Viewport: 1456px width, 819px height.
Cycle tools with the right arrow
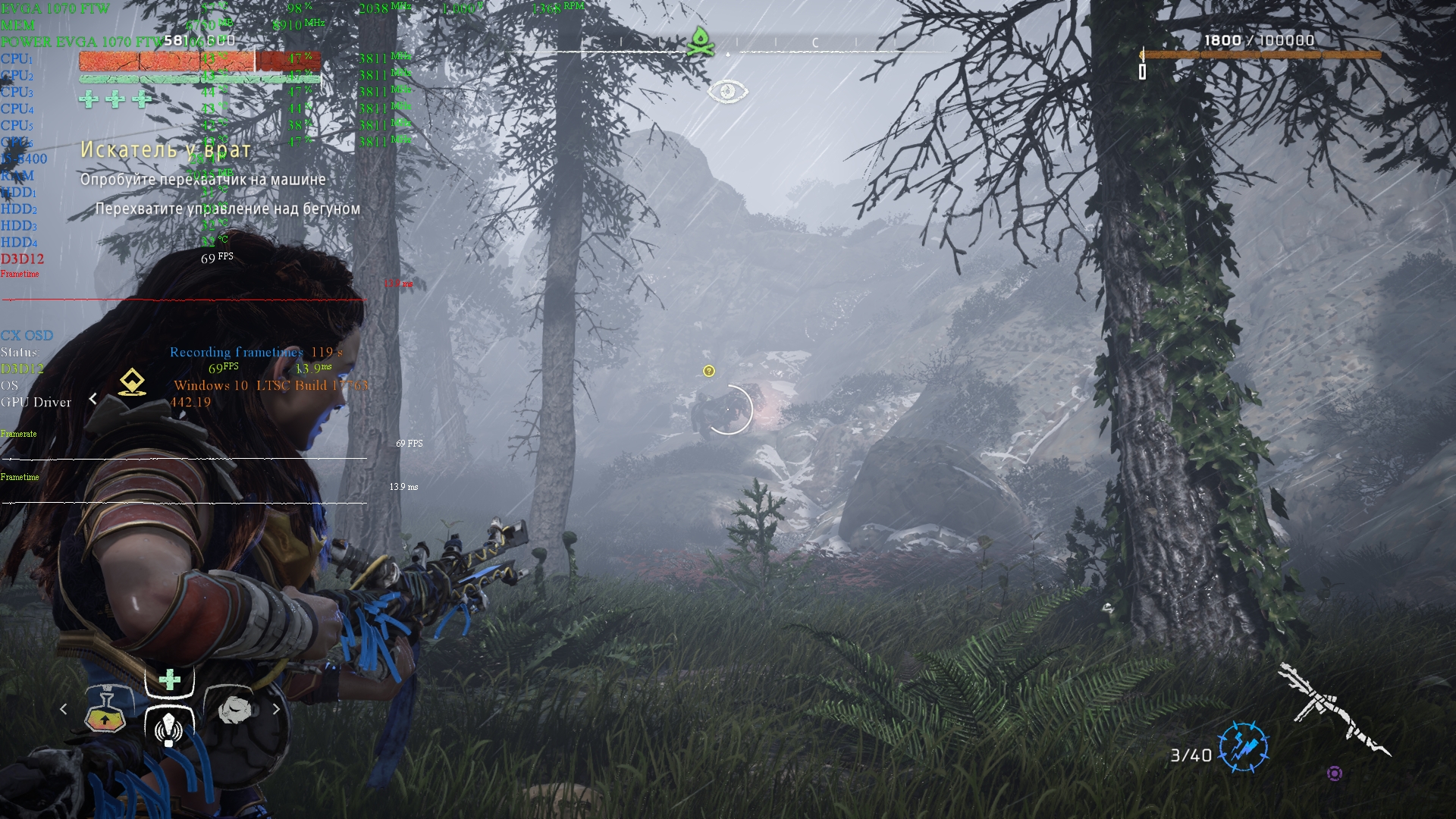point(276,709)
